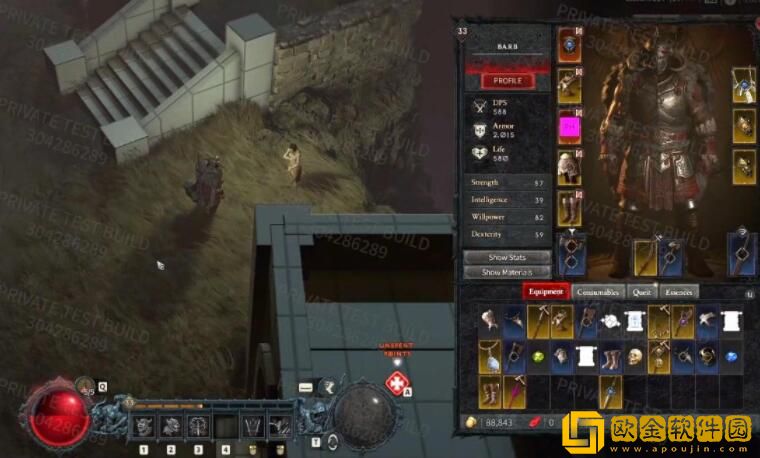Pick the skull item in inventory
The width and height of the screenshot is (760, 458).
(634, 357)
